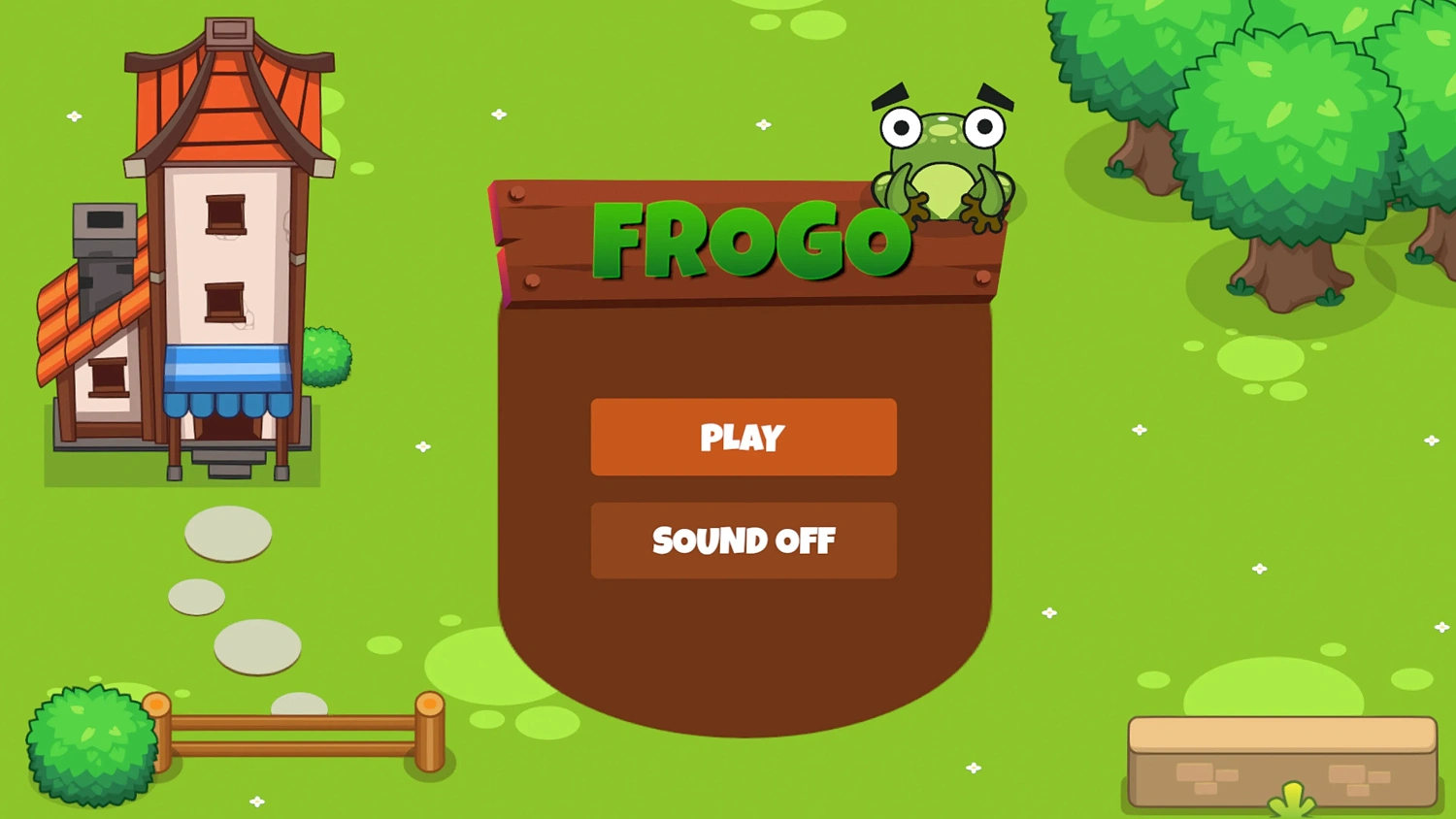Click the small bush beside the house
Screen dimensions: 1456x819
(x=327, y=354)
